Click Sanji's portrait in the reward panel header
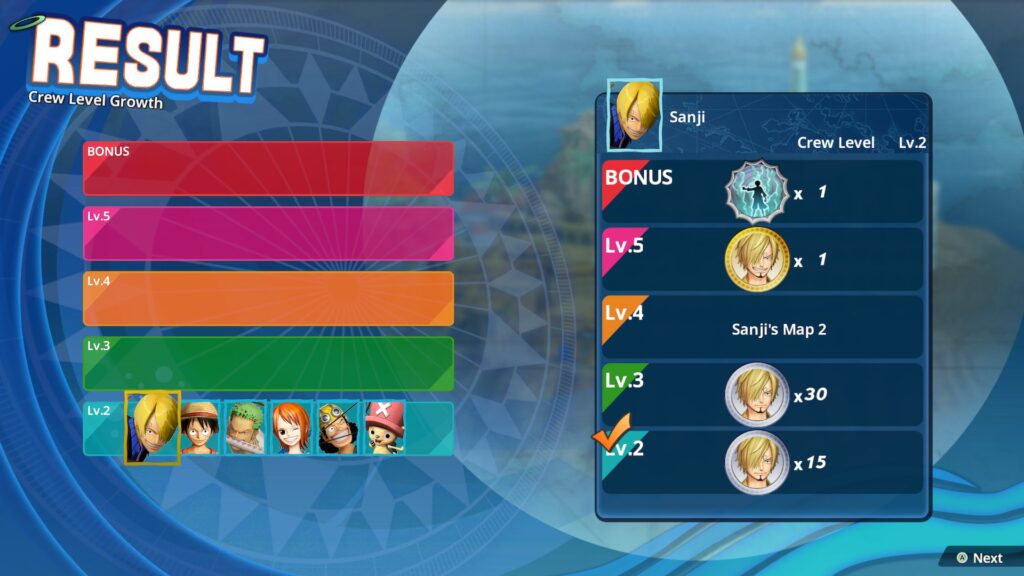This screenshot has width=1024, height=576. pyautogui.click(x=634, y=115)
